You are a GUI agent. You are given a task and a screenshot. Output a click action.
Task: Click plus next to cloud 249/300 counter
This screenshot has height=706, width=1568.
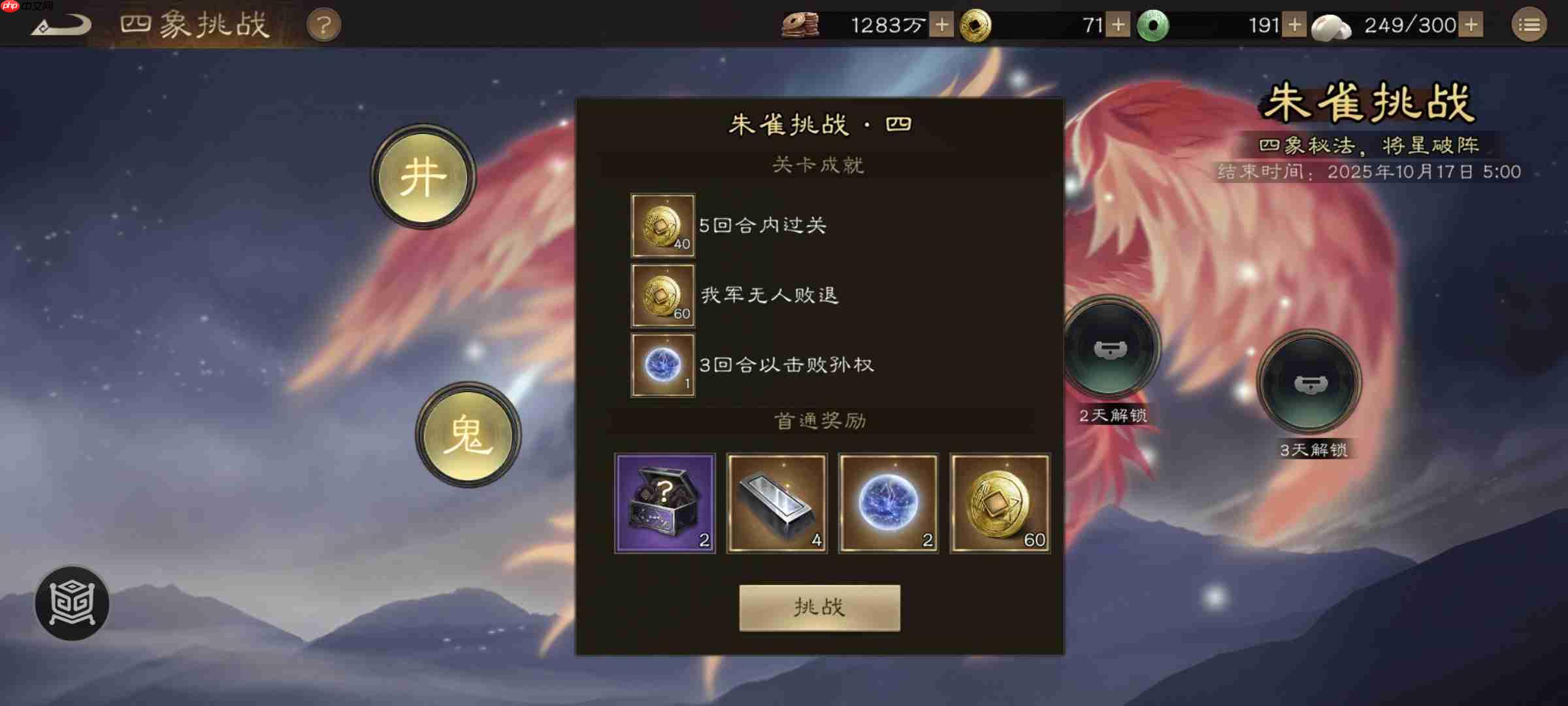point(1471,25)
